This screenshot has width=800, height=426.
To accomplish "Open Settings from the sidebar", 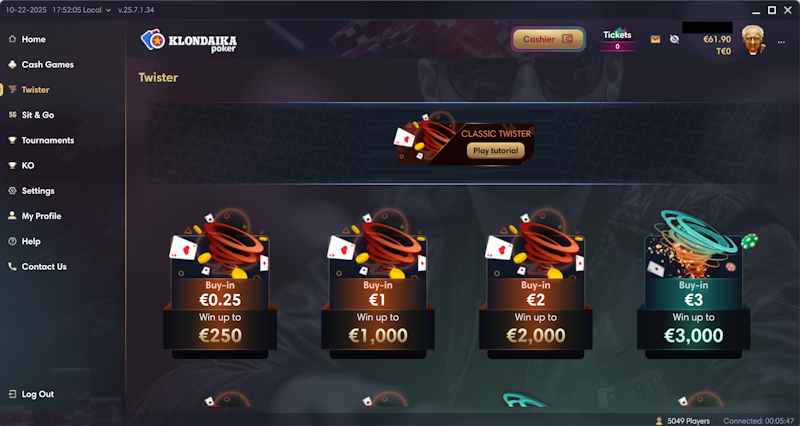I will [x=38, y=190].
